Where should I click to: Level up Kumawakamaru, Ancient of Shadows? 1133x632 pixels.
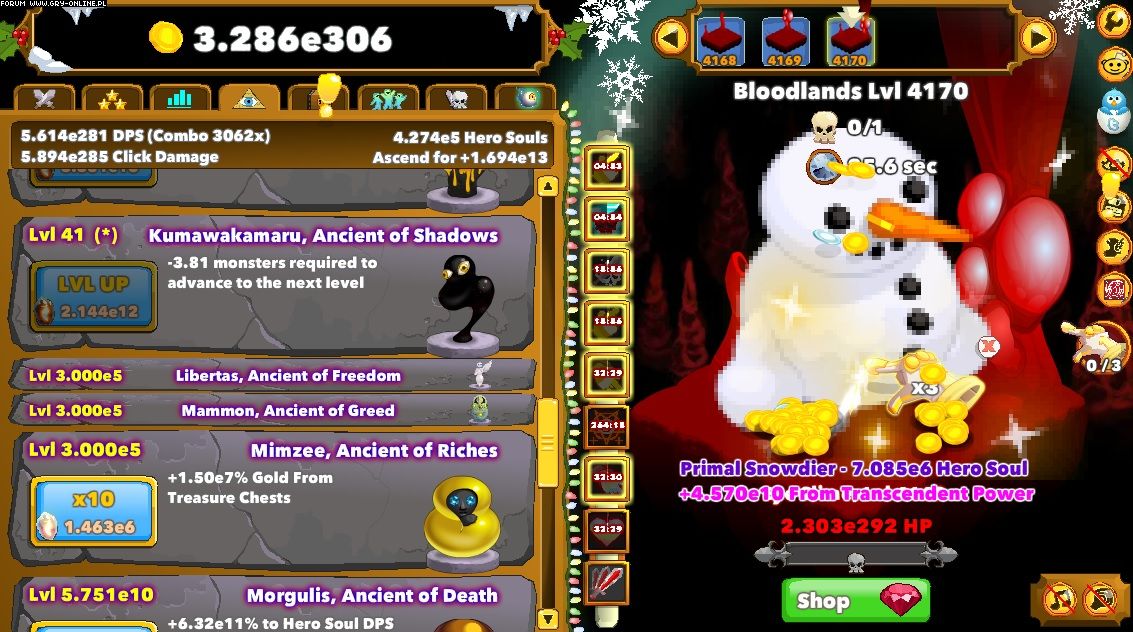coord(92,295)
